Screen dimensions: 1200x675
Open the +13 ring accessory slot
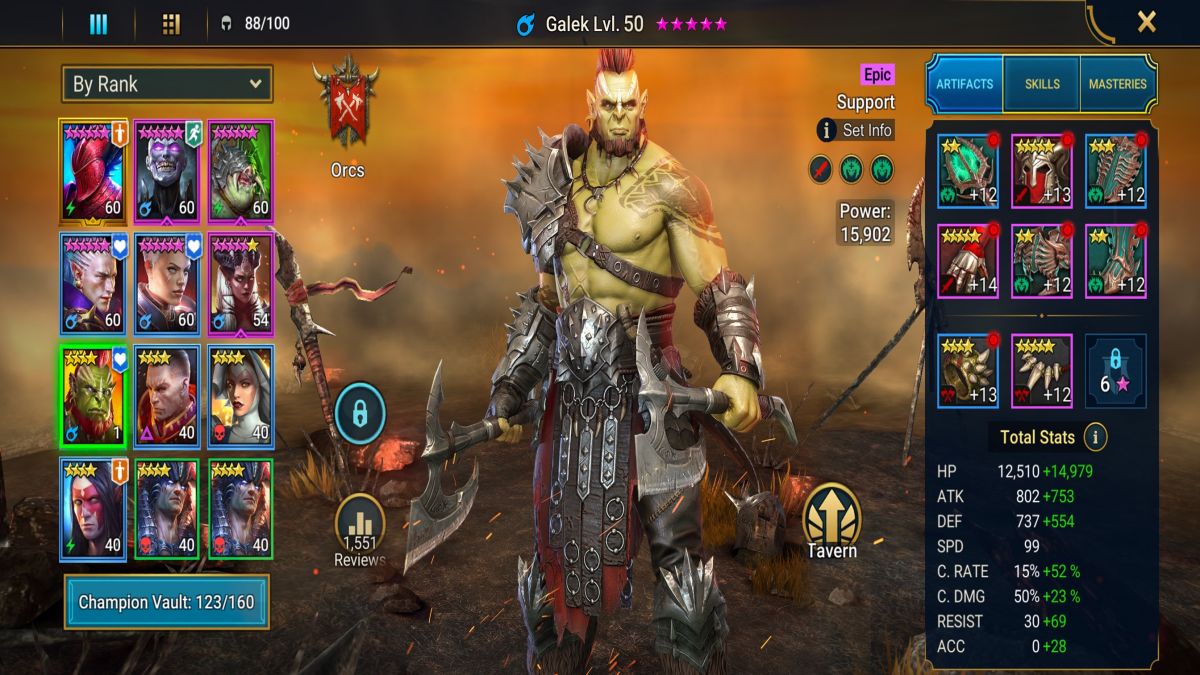pos(968,371)
